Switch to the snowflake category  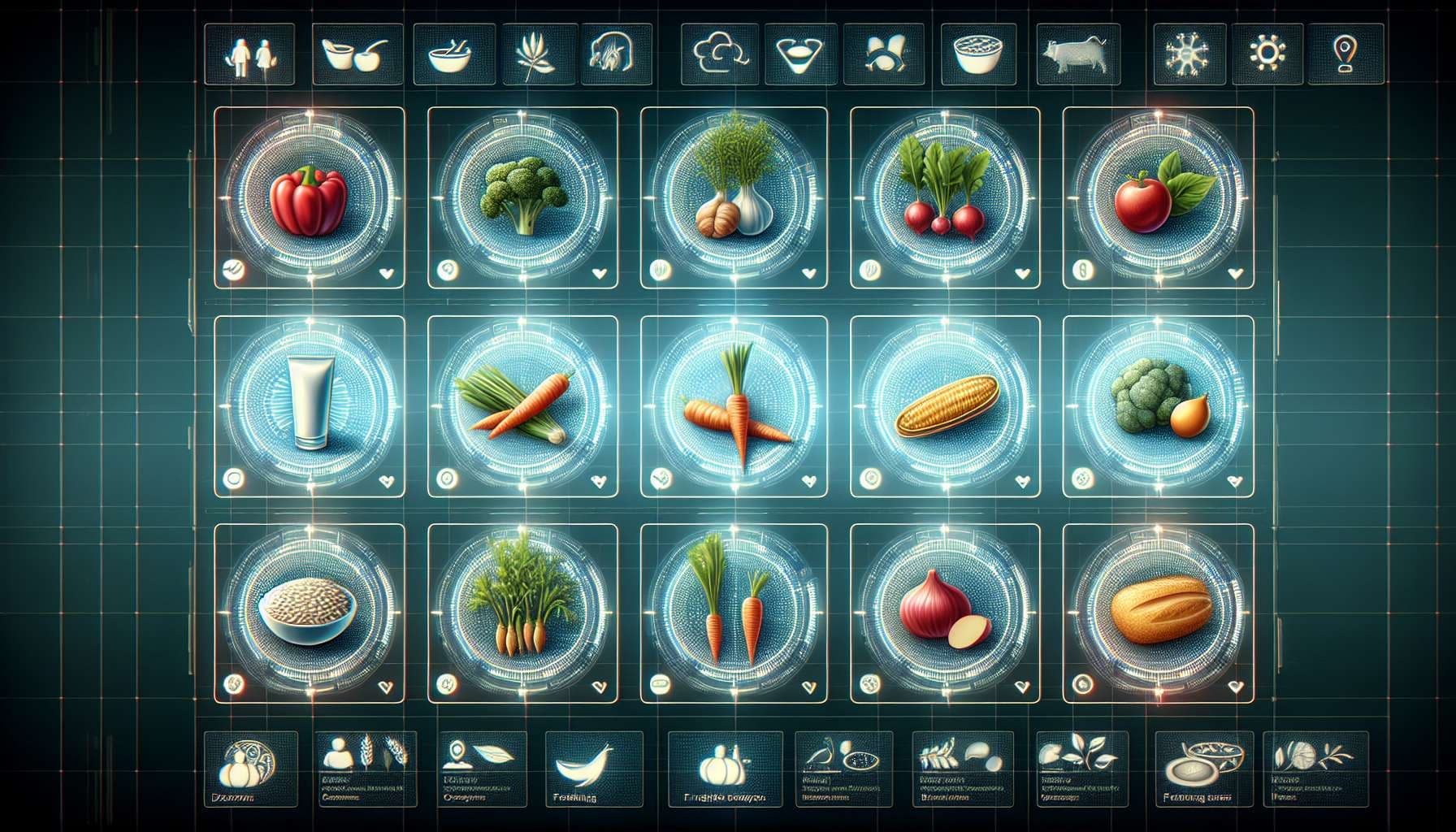(x=1189, y=54)
